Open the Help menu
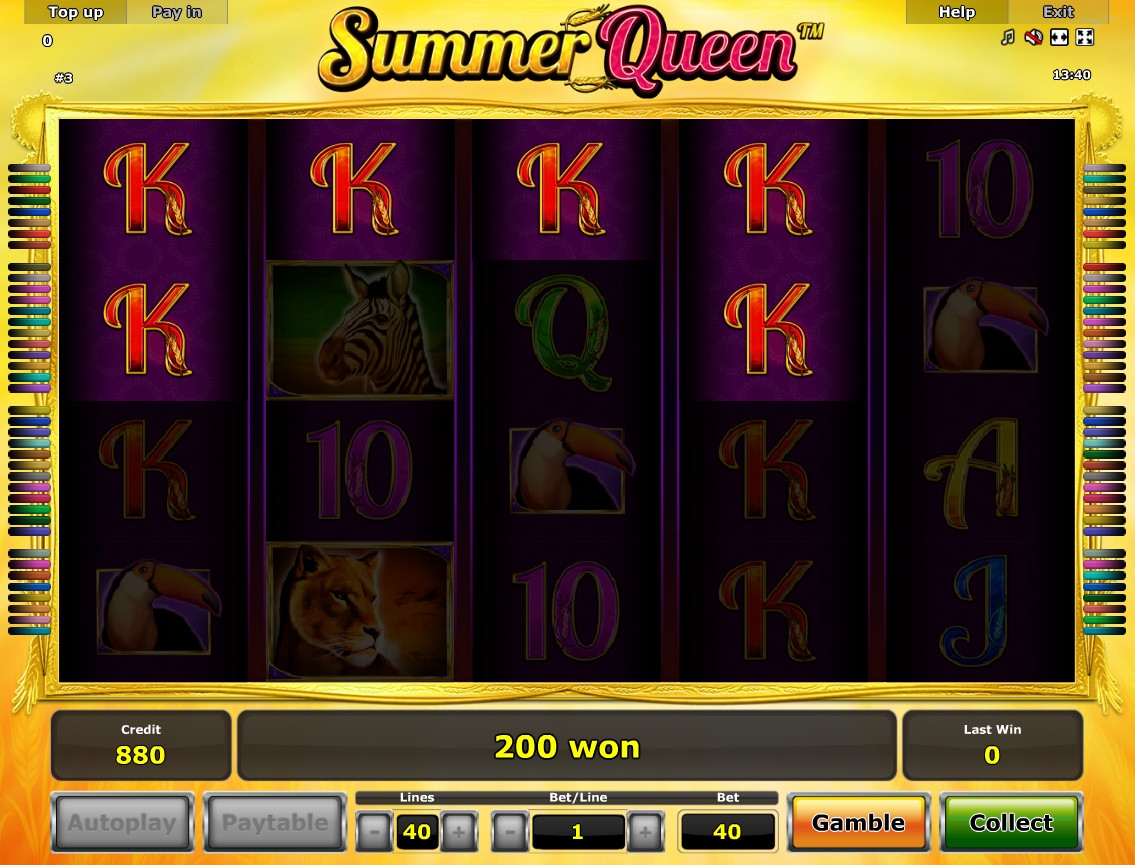Viewport: 1135px width, 865px height. [956, 12]
